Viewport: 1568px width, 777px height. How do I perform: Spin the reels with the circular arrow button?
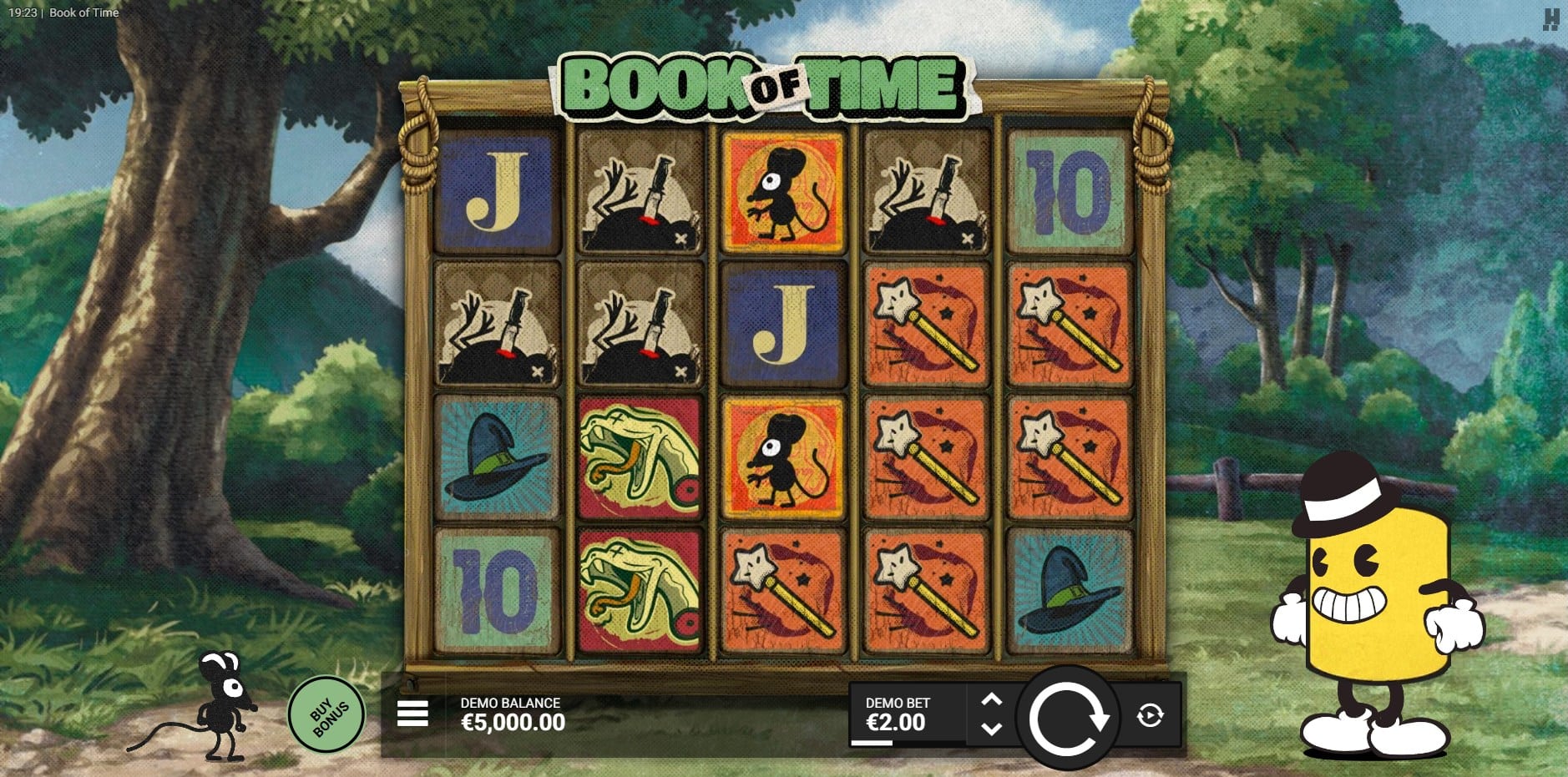click(x=1067, y=717)
